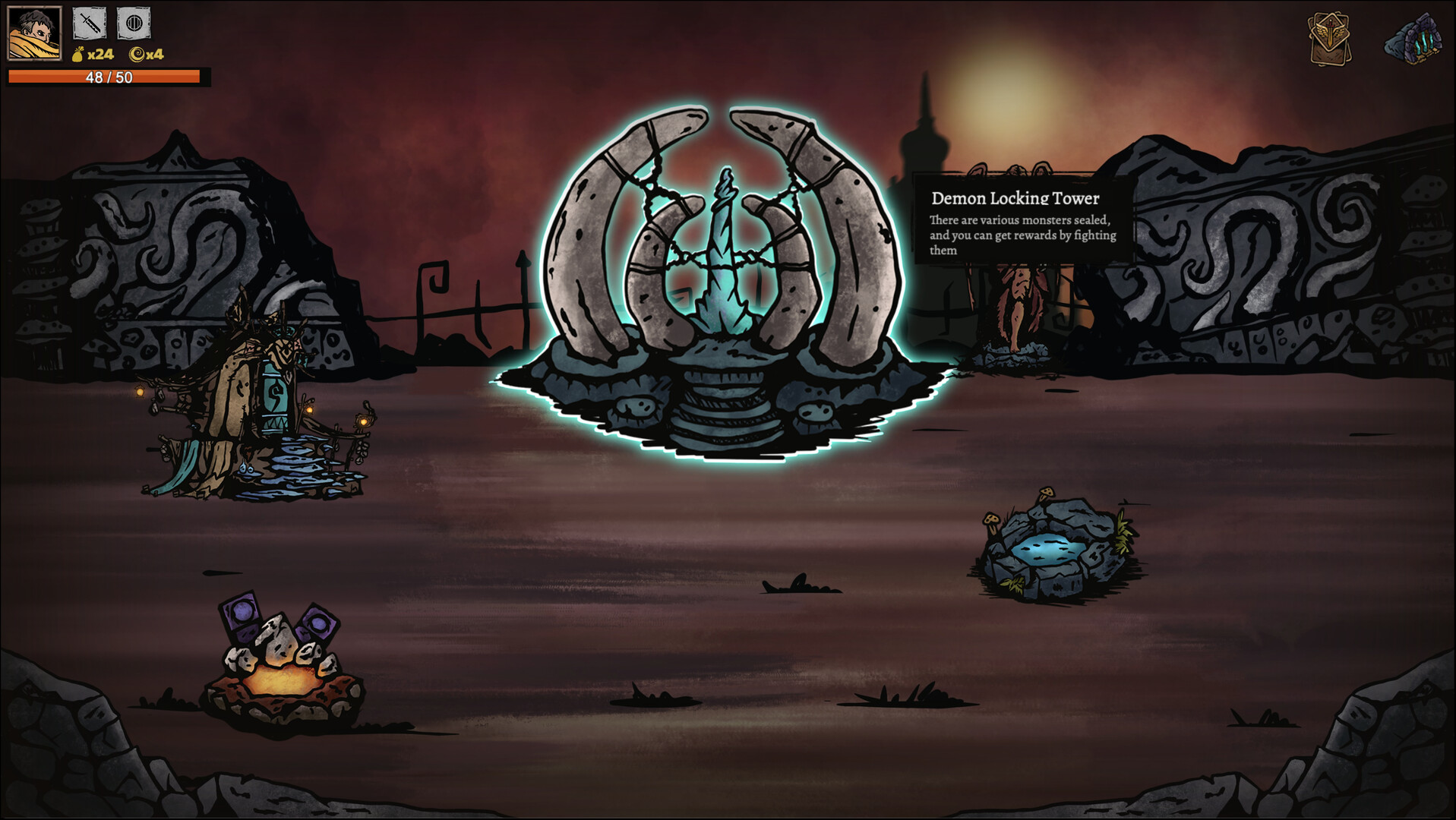The width and height of the screenshot is (1456, 820).
Task: Click the stone archway portal icon
Action: [x=1413, y=39]
